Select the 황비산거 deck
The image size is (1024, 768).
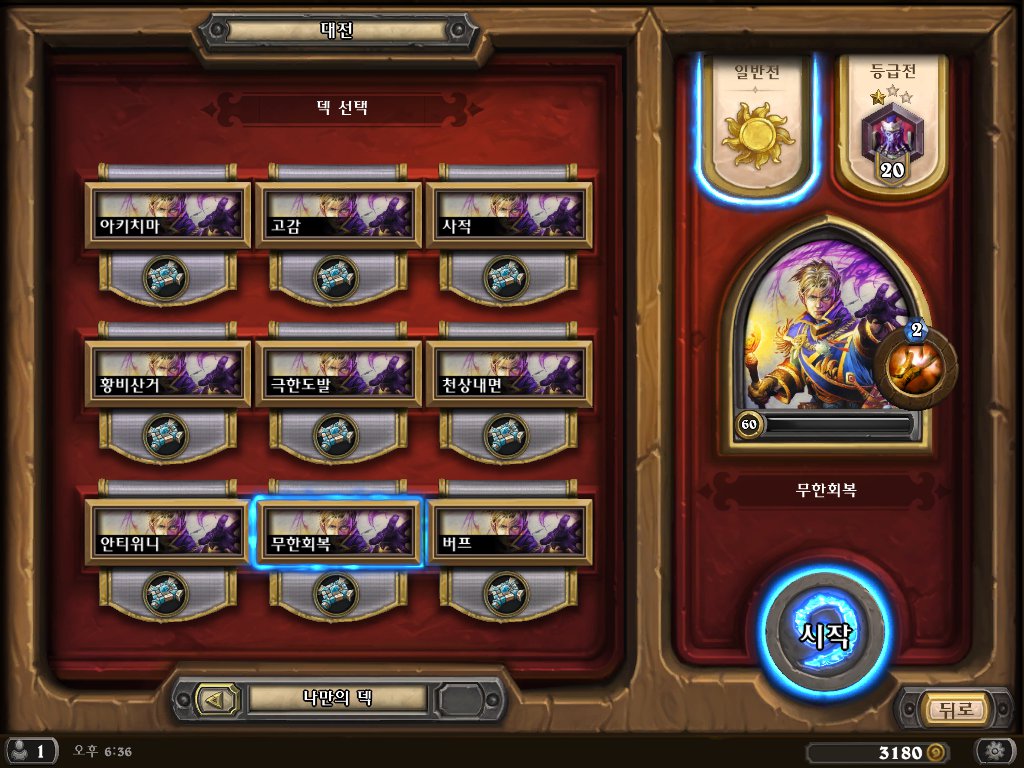pos(167,373)
